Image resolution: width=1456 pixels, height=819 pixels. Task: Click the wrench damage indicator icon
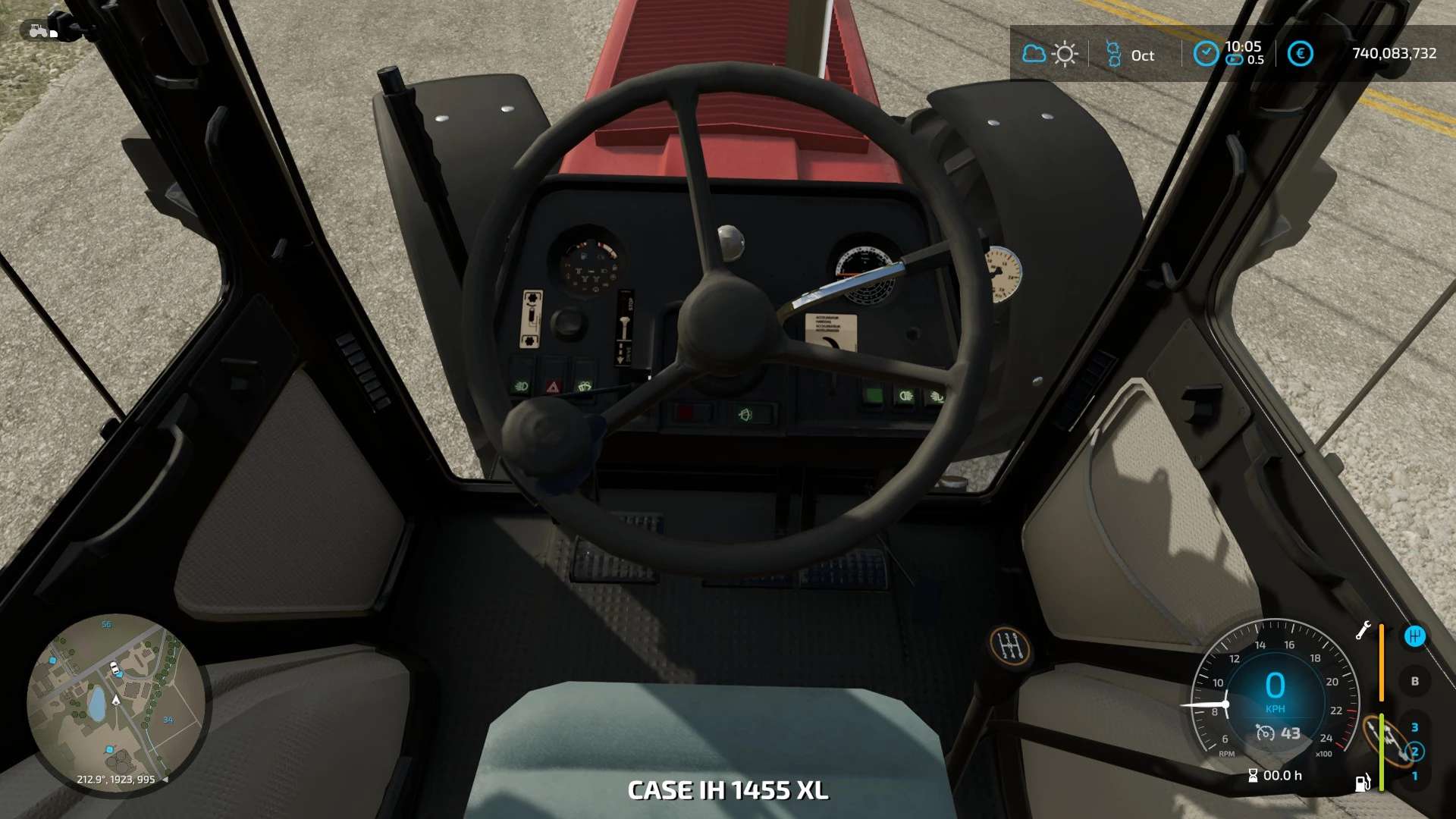tap(1363, 630)
